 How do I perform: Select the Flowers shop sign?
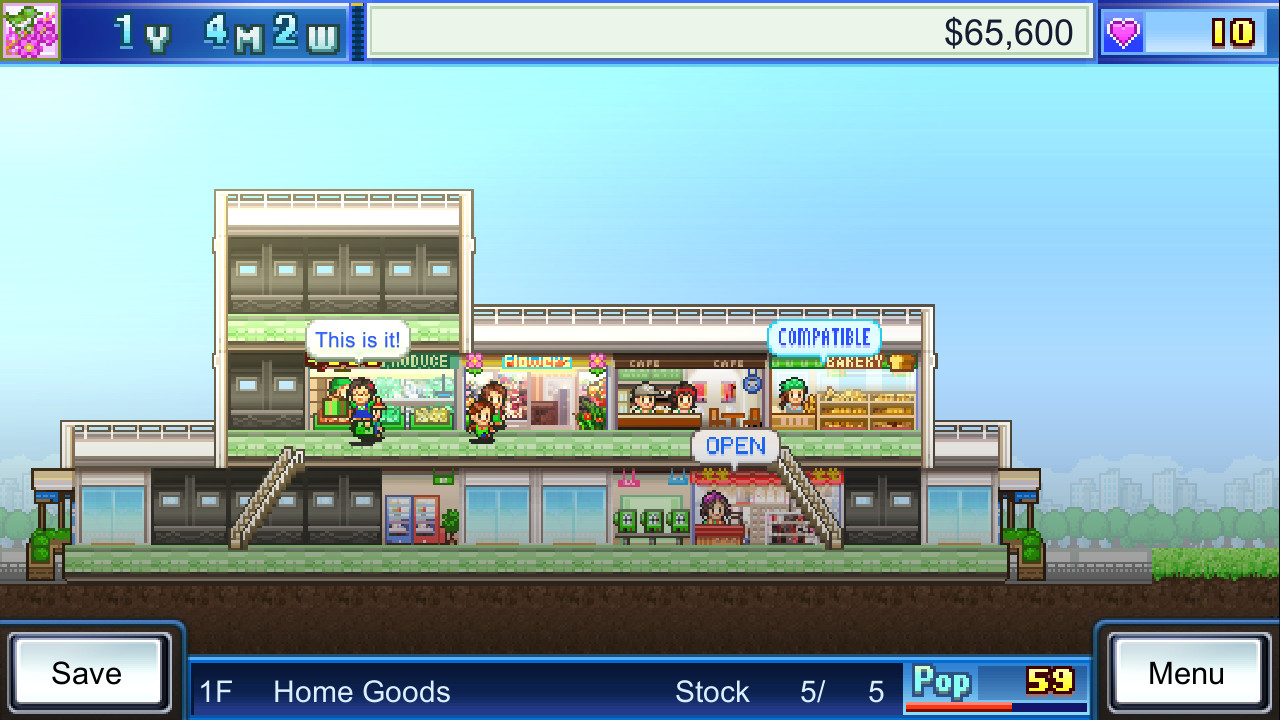[536, 362]
